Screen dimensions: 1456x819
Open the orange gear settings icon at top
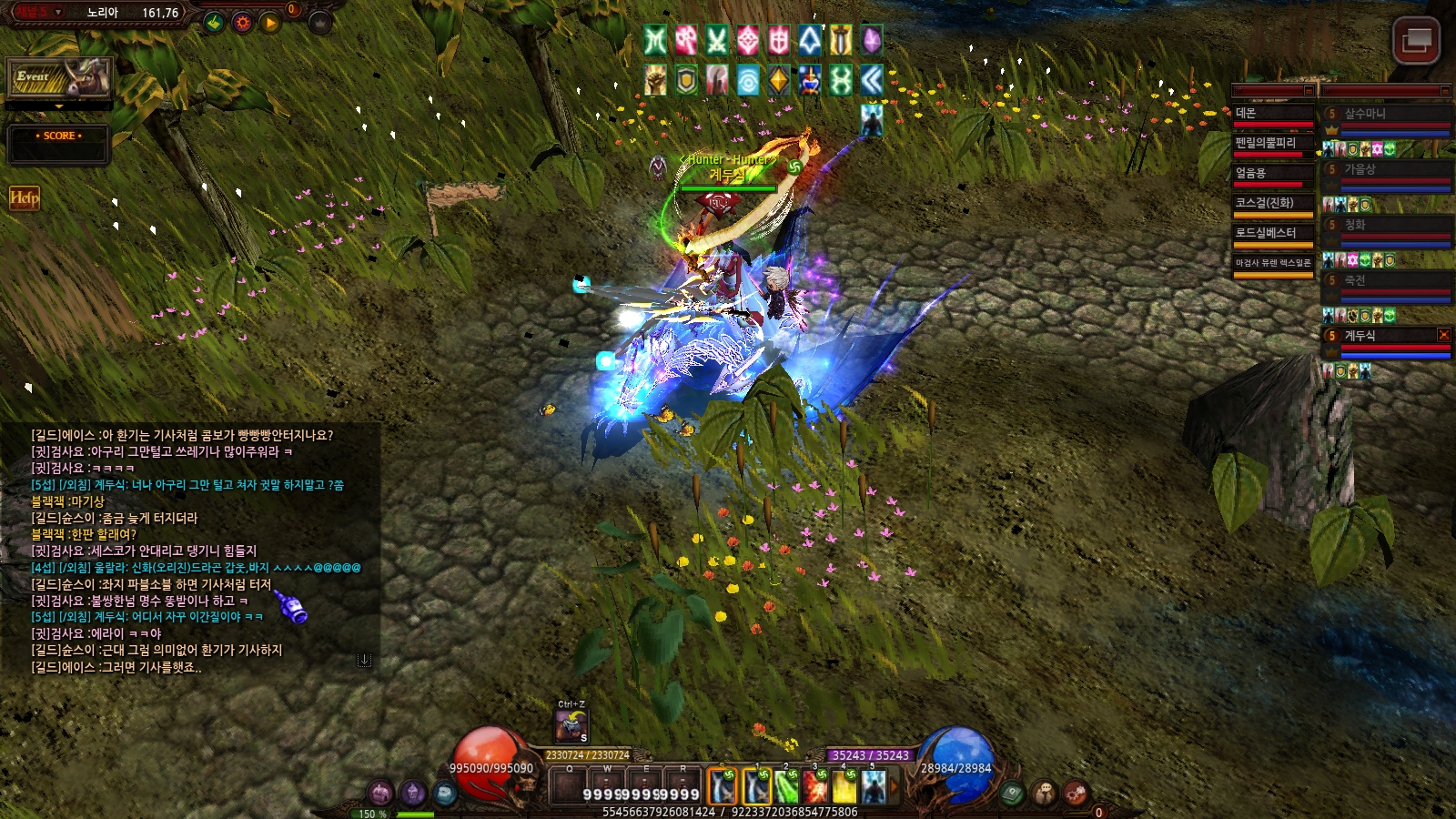point(242,23)
